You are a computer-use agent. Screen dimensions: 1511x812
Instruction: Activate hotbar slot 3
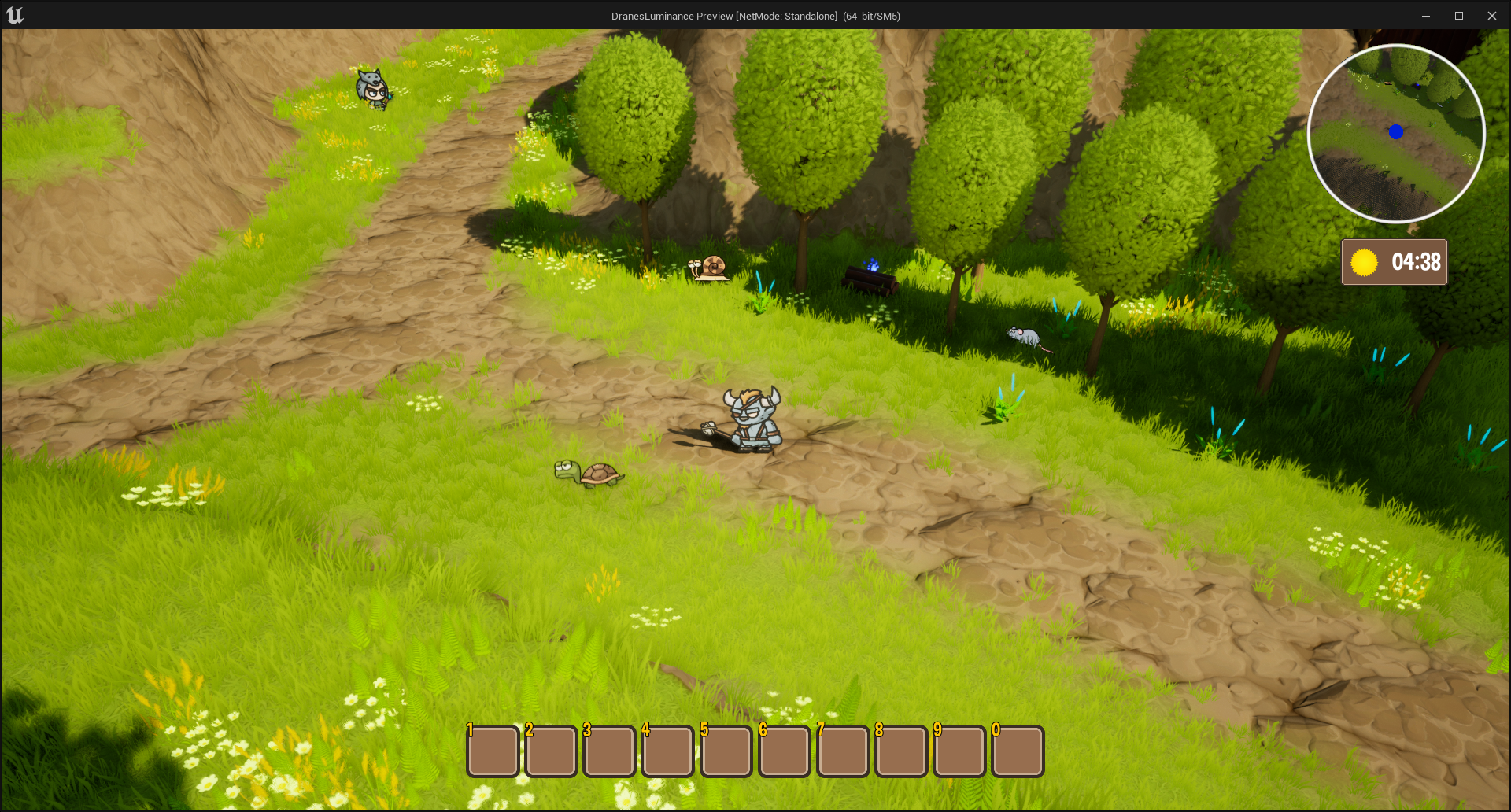609,751
